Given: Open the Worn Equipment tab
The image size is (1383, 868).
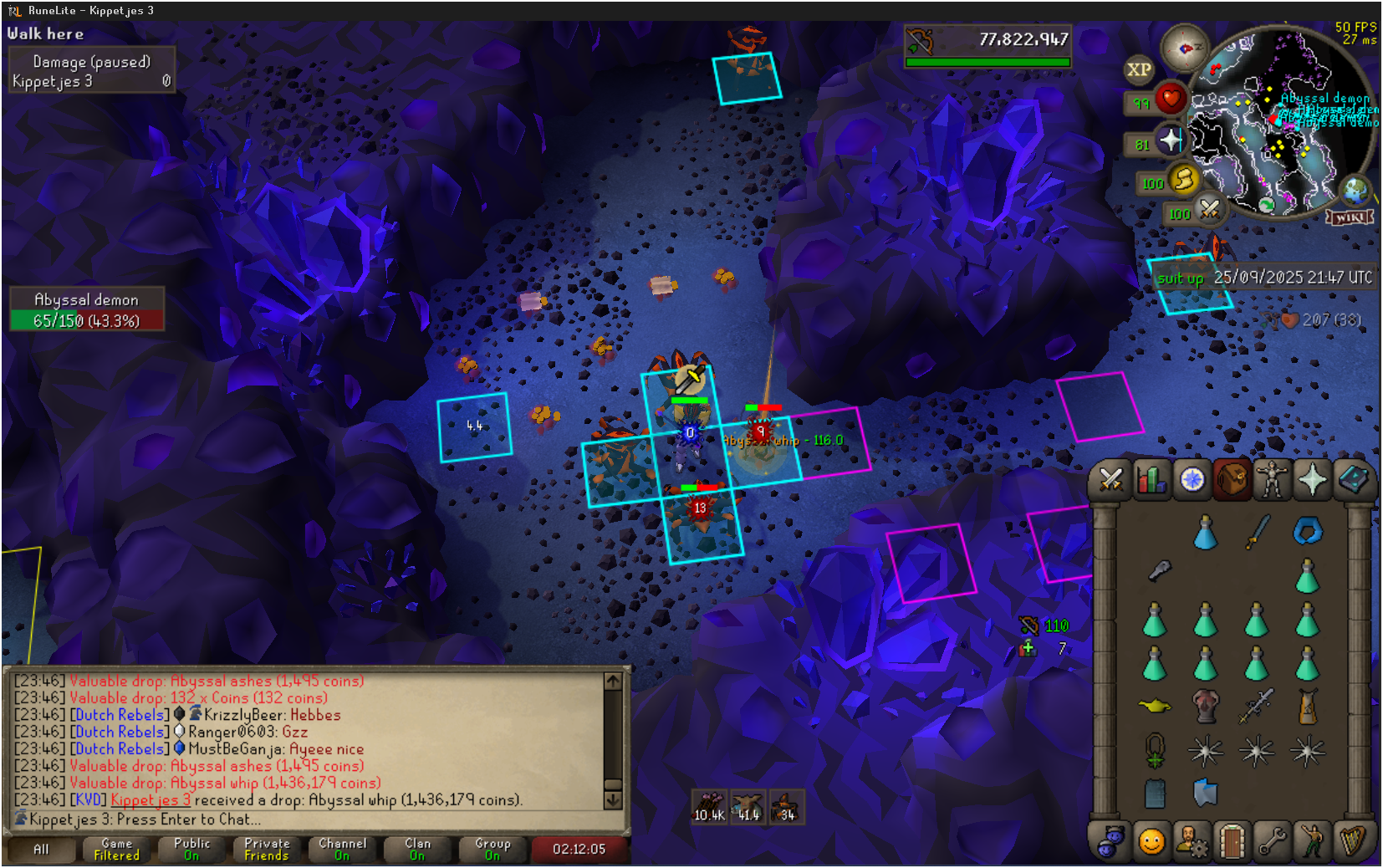Looking at the screenshot, I should point(1272,480).
